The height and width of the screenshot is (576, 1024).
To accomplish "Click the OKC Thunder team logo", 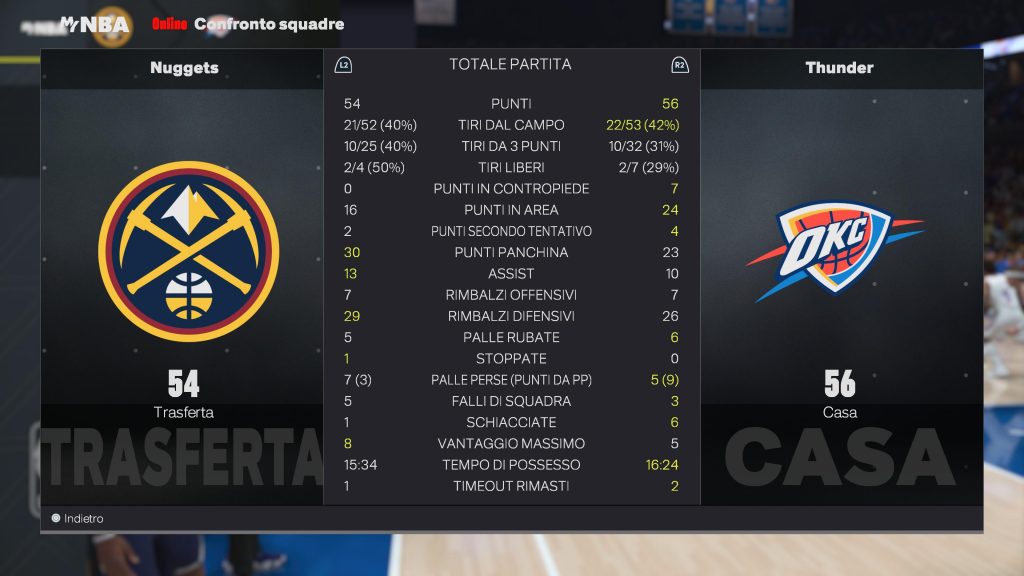I will 833,251.
